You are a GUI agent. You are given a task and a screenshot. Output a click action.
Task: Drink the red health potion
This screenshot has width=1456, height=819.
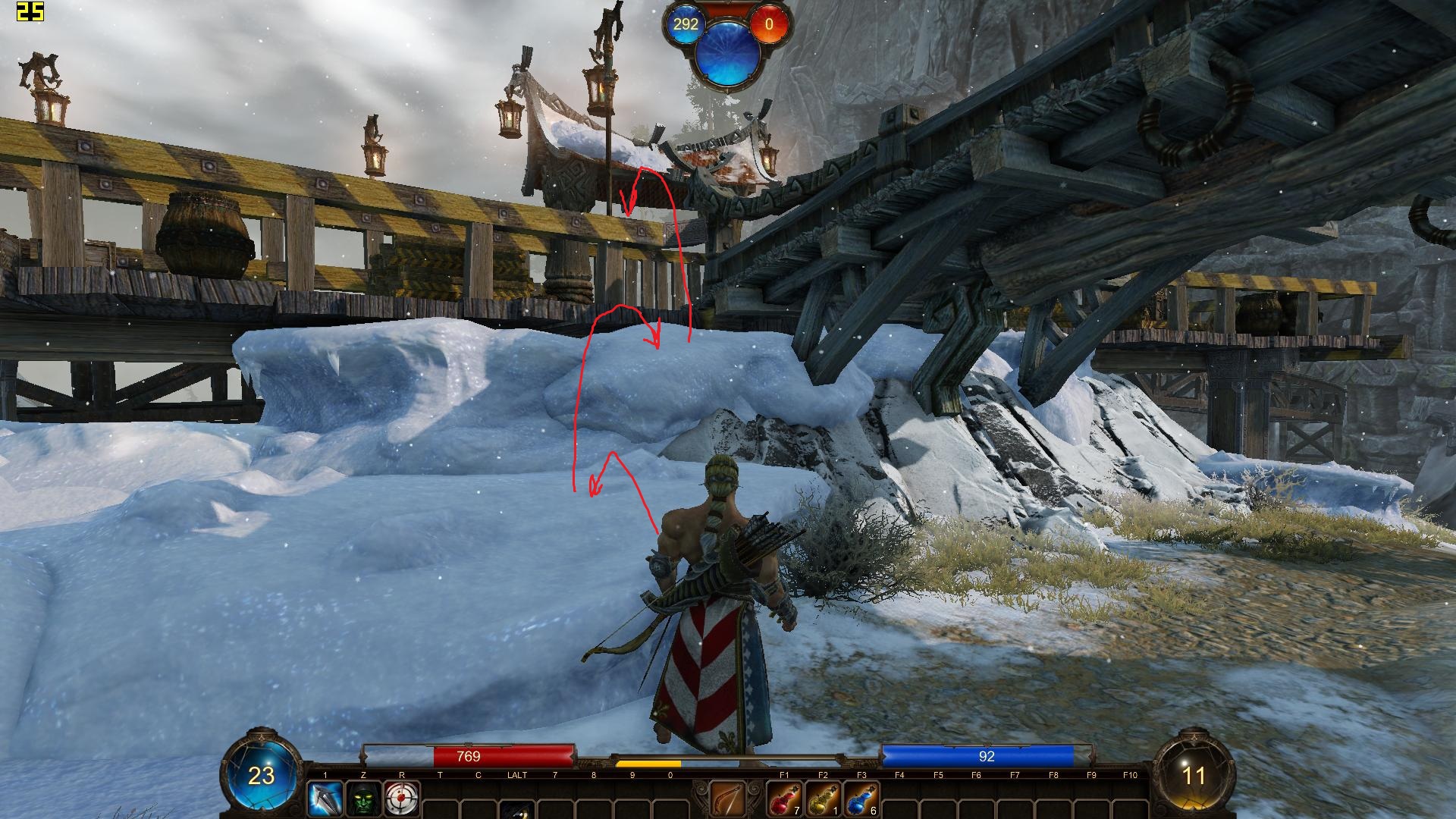point(784,799)
